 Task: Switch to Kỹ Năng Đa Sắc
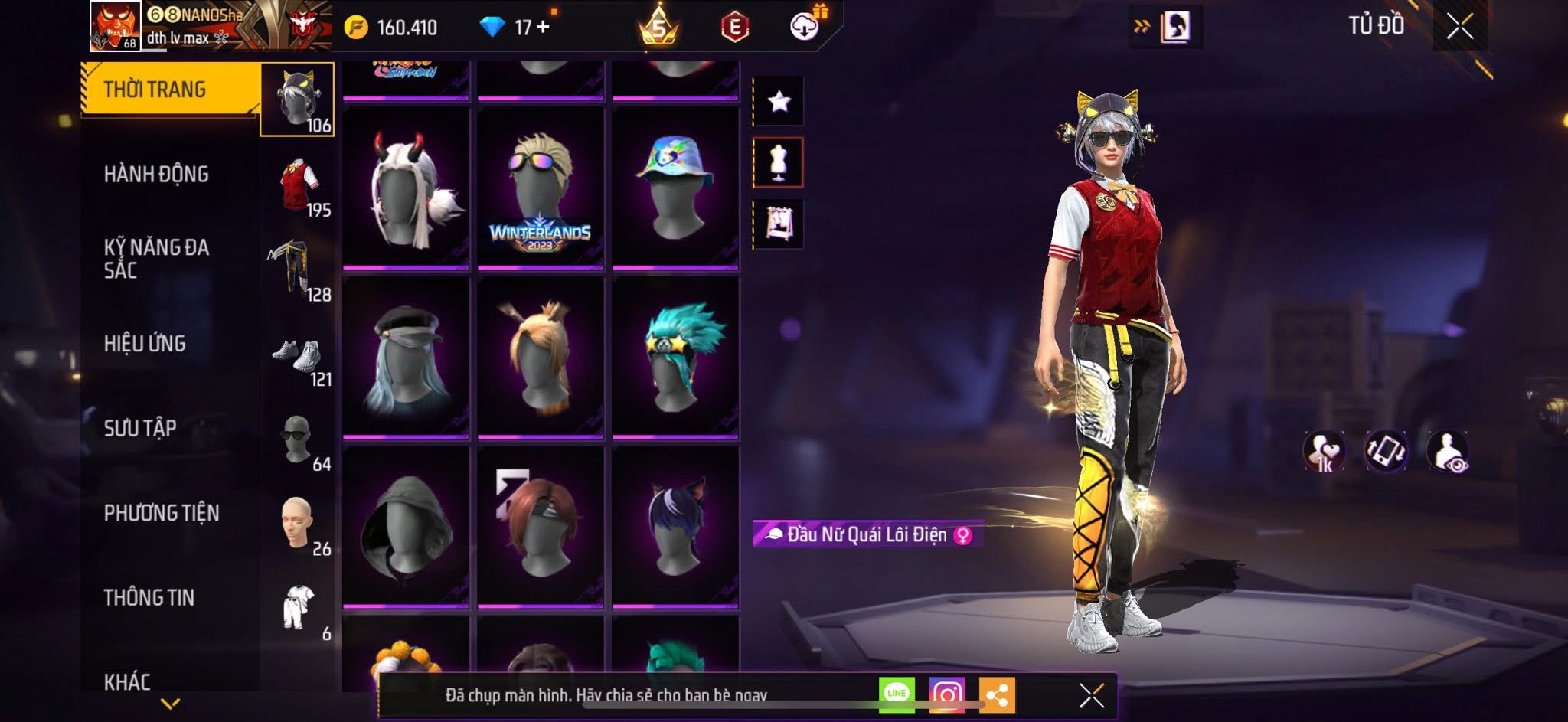coord(156,258)
